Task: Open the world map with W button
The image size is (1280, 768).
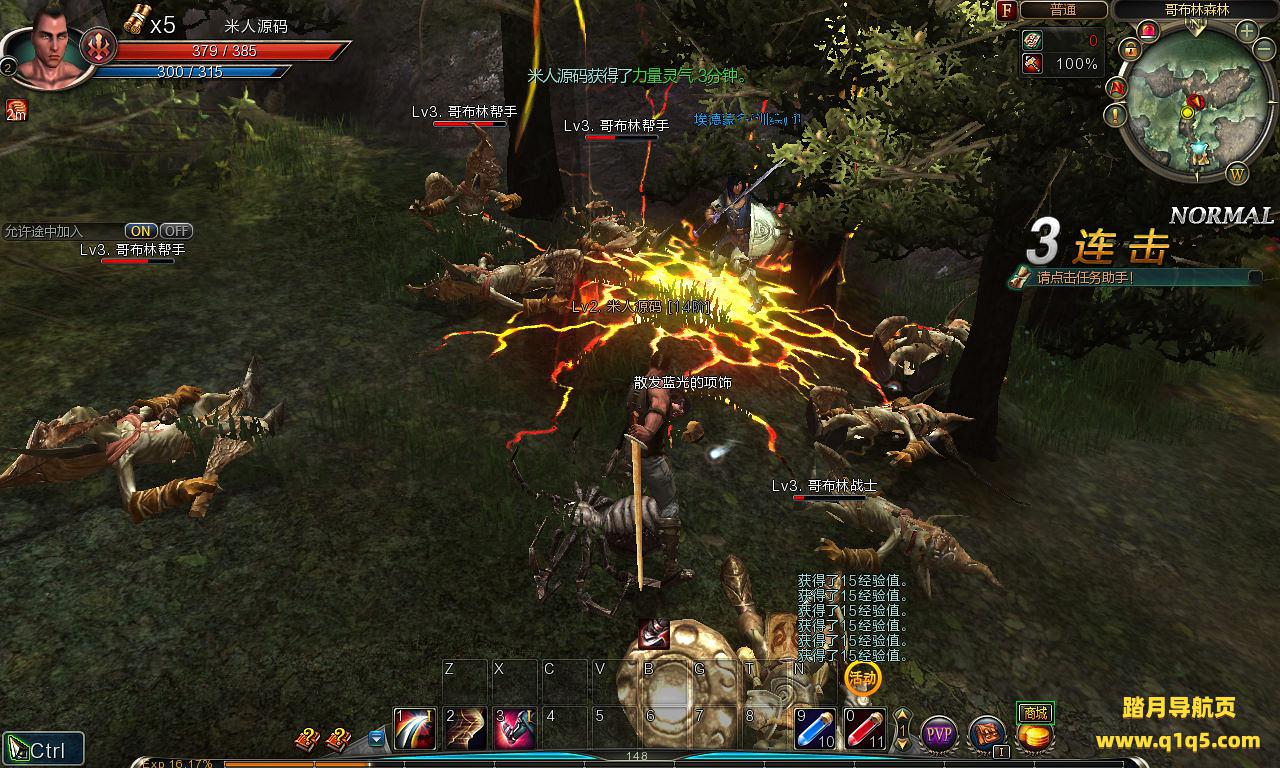Action: 1237,173
